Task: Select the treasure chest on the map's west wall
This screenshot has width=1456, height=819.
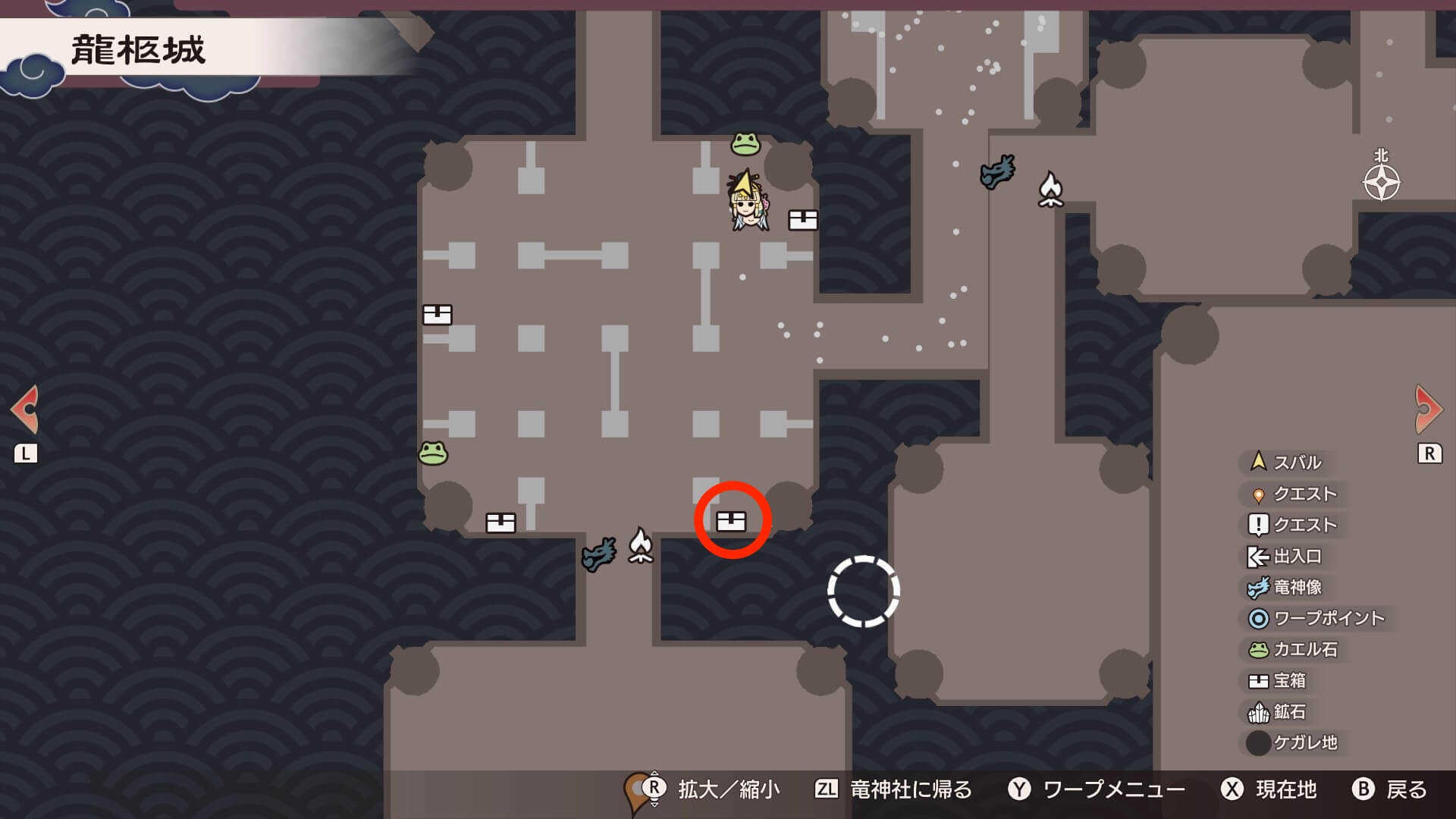Action: click(x=436, y=312)
